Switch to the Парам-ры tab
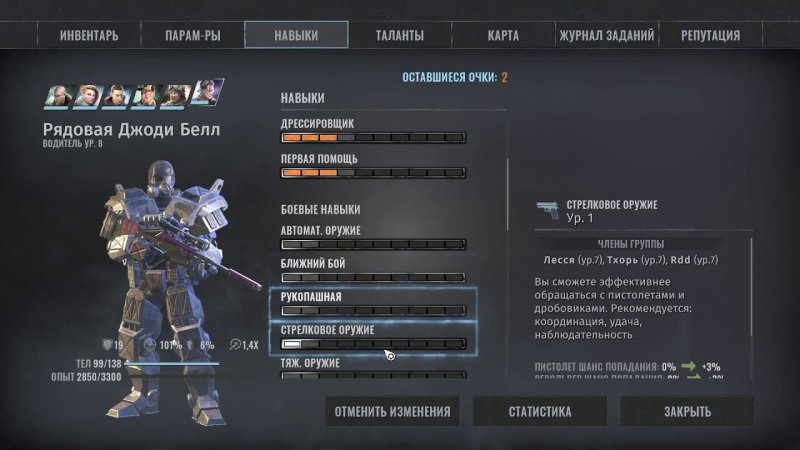 coord(193,35)
